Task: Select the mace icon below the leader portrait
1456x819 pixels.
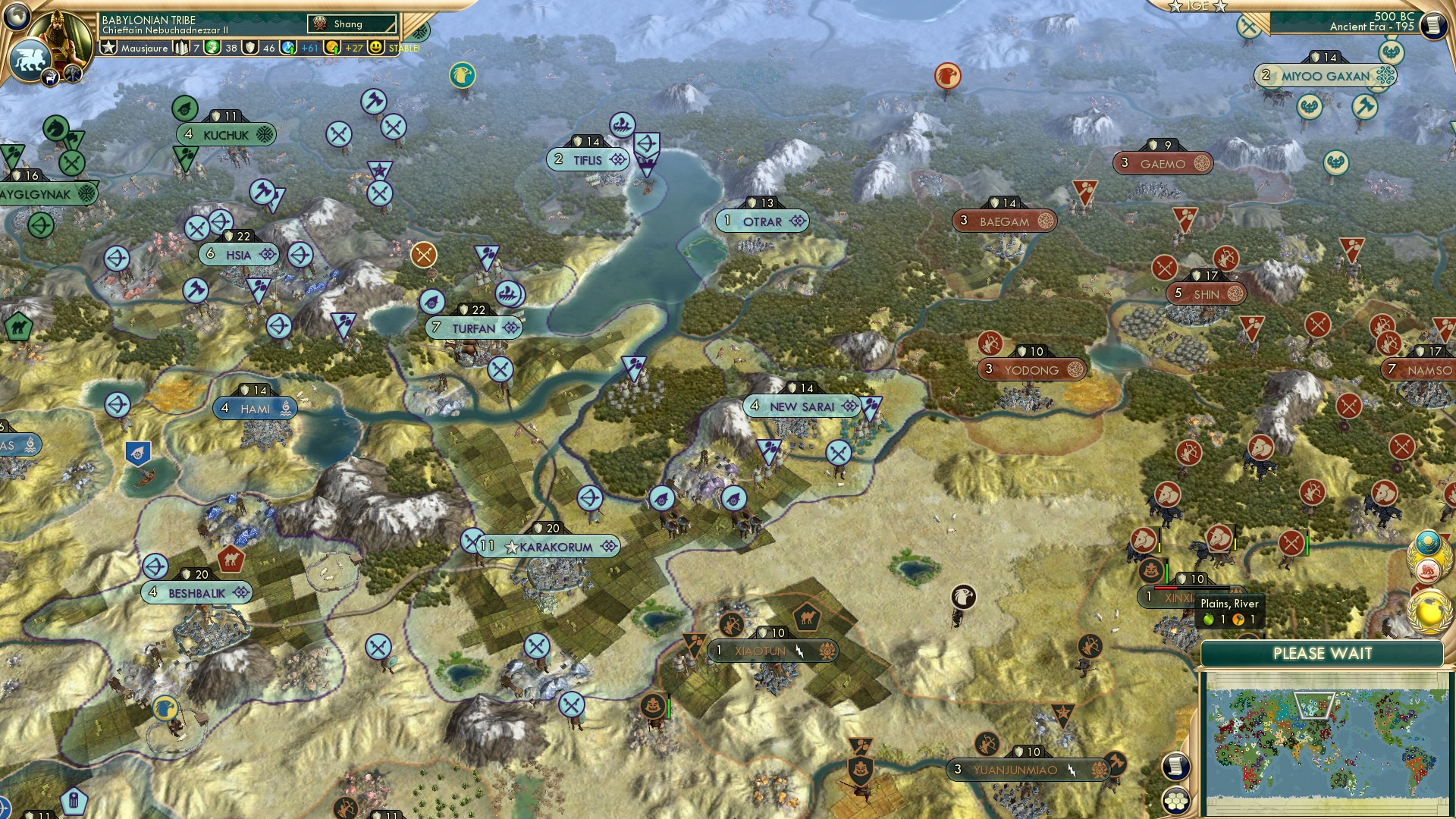Action: tap(71, 74)
